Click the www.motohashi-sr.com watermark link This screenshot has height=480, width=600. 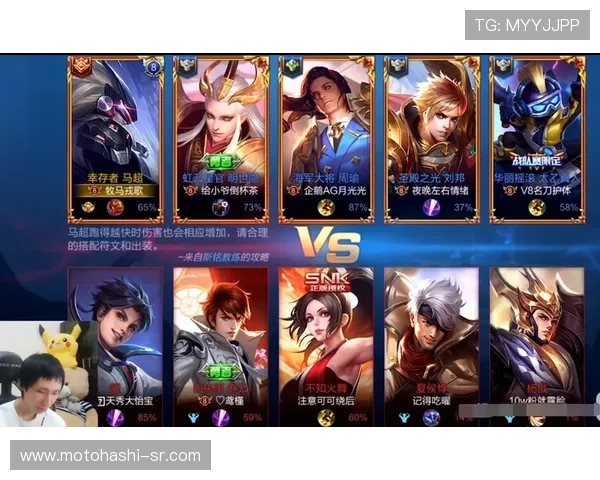[111, 456]
